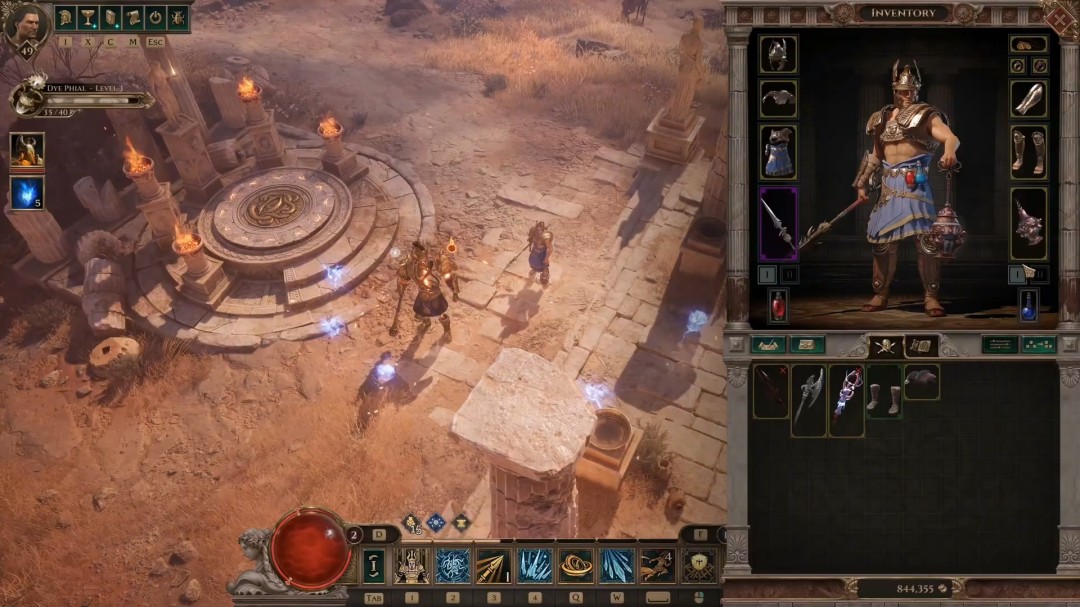Select the equipped helmet slot
The width and height of the screenshot is (1080, 607).
pyautogui.click(x=778, y=54)
